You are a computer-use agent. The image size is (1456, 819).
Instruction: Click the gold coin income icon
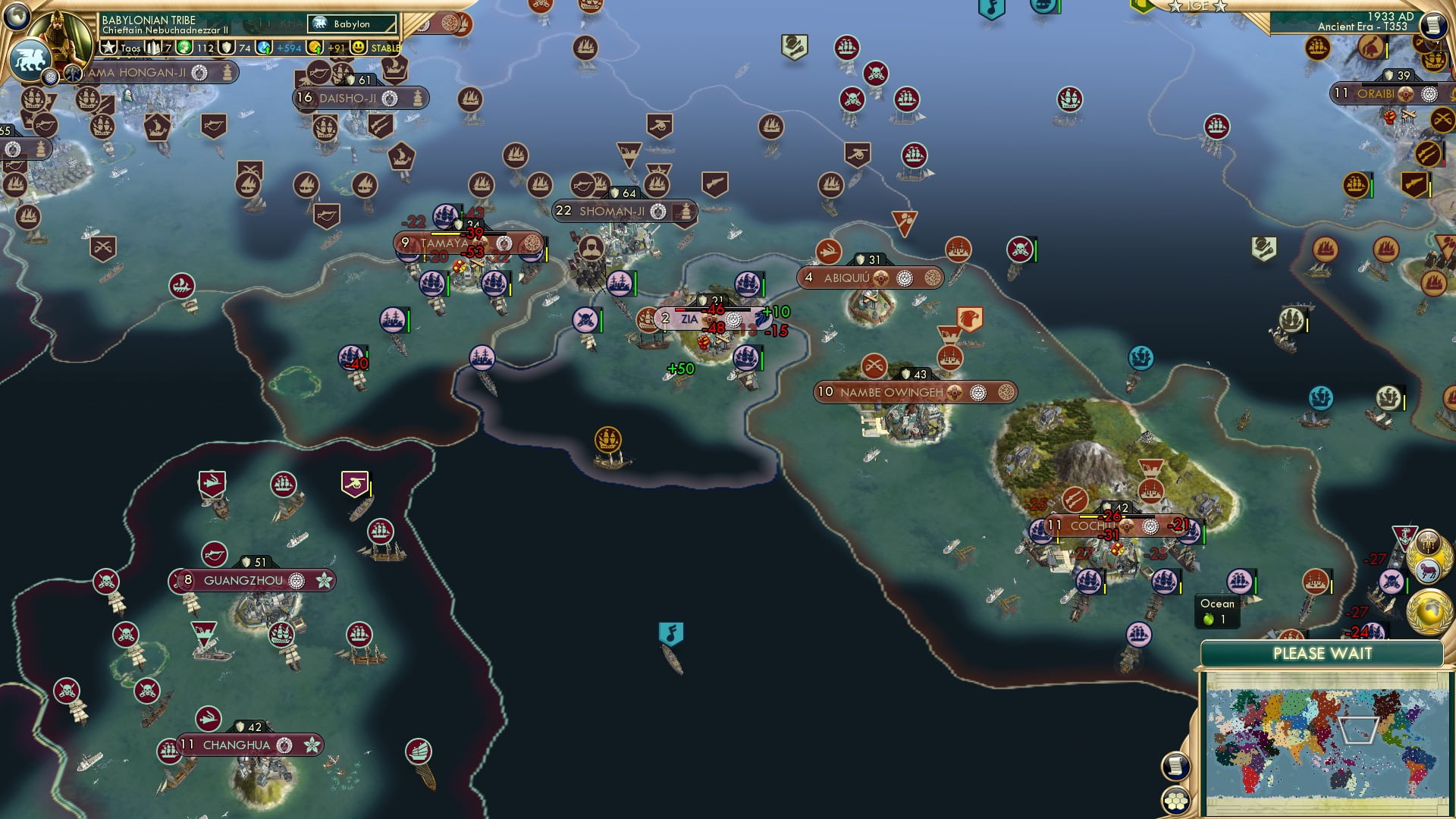pyautogui.click(x=314, y=47)
